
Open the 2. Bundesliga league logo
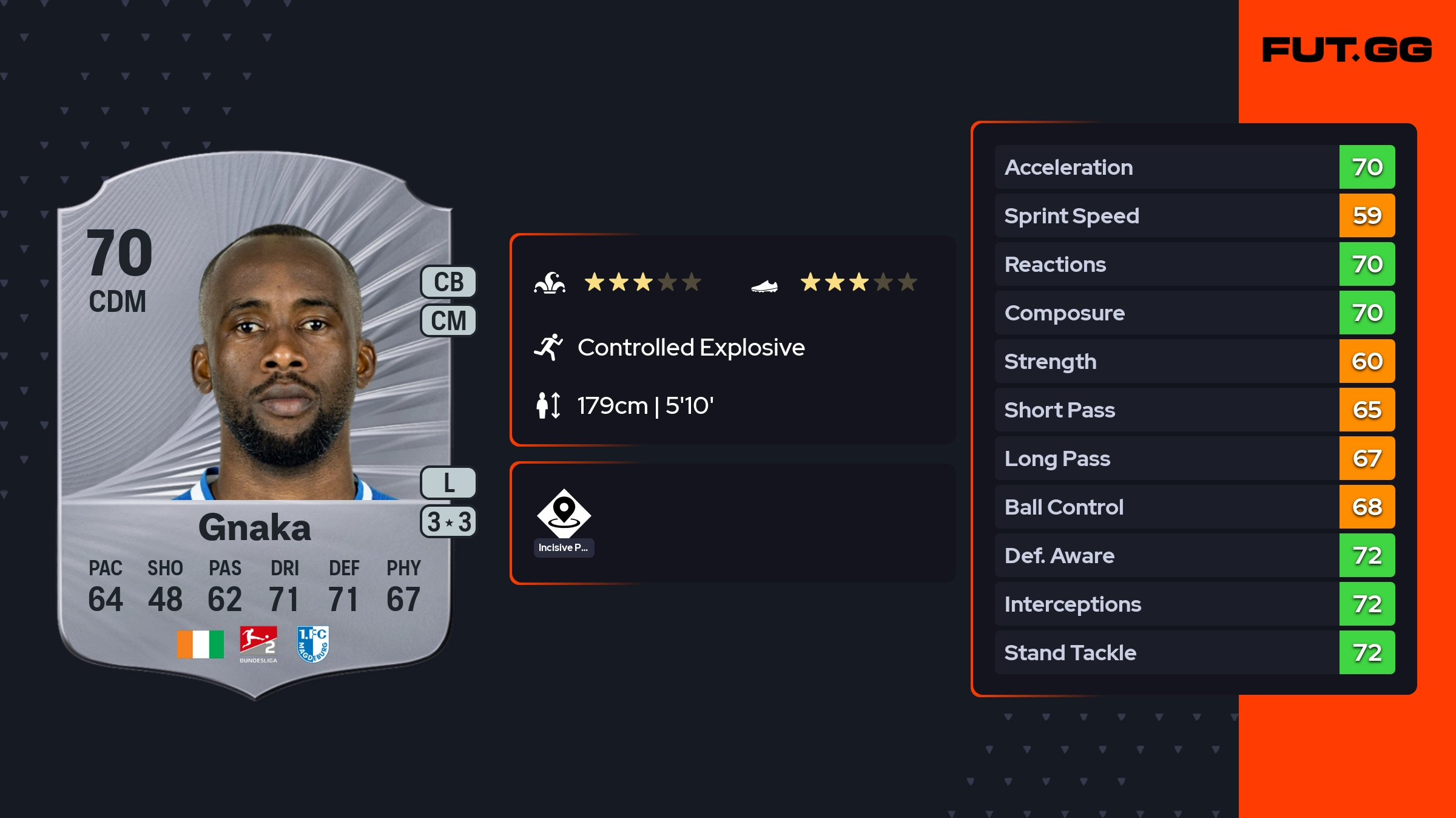(x=258, y=644)
